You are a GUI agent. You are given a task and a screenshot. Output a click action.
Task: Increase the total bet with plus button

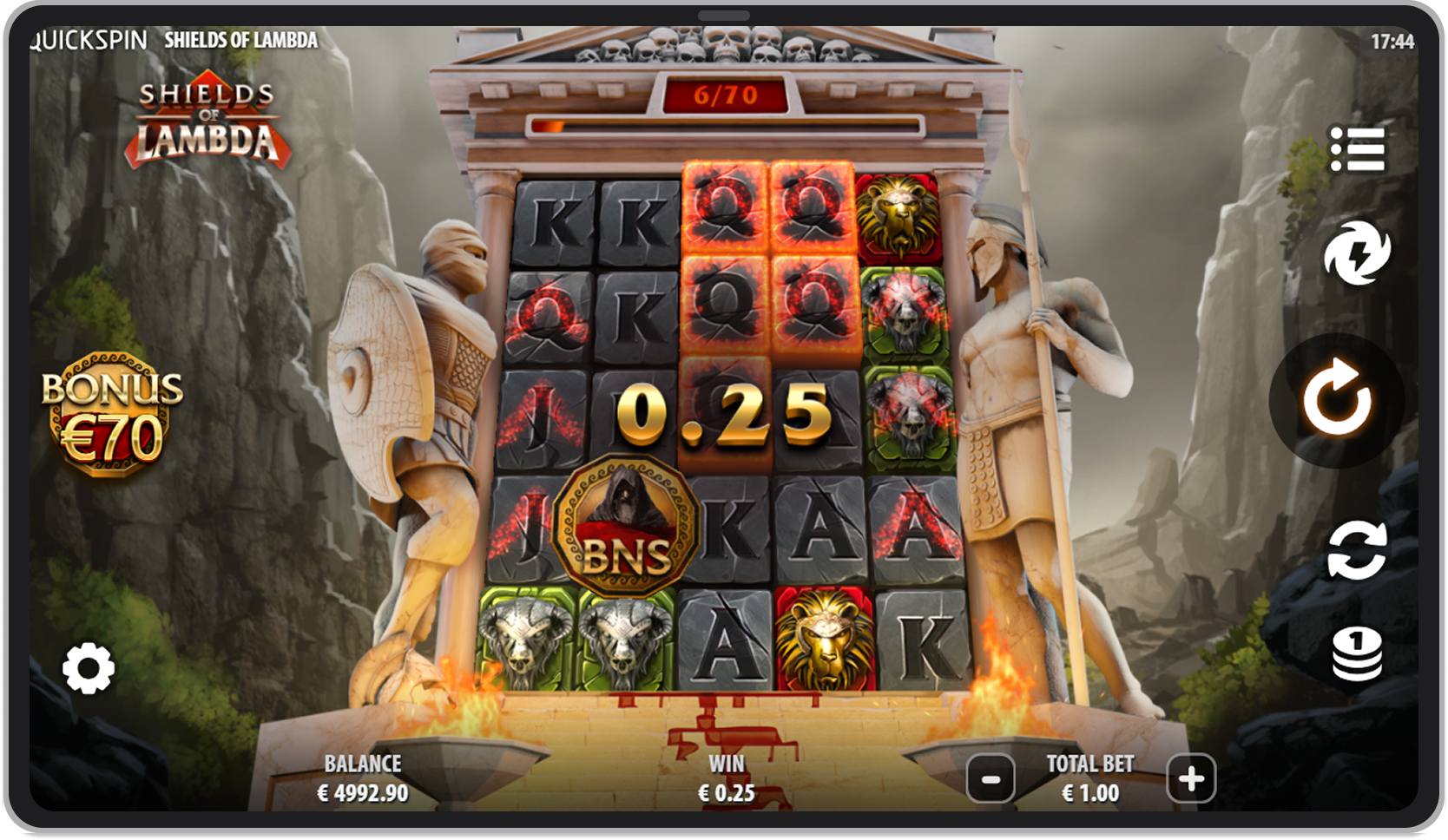[x=1190, y=778]
